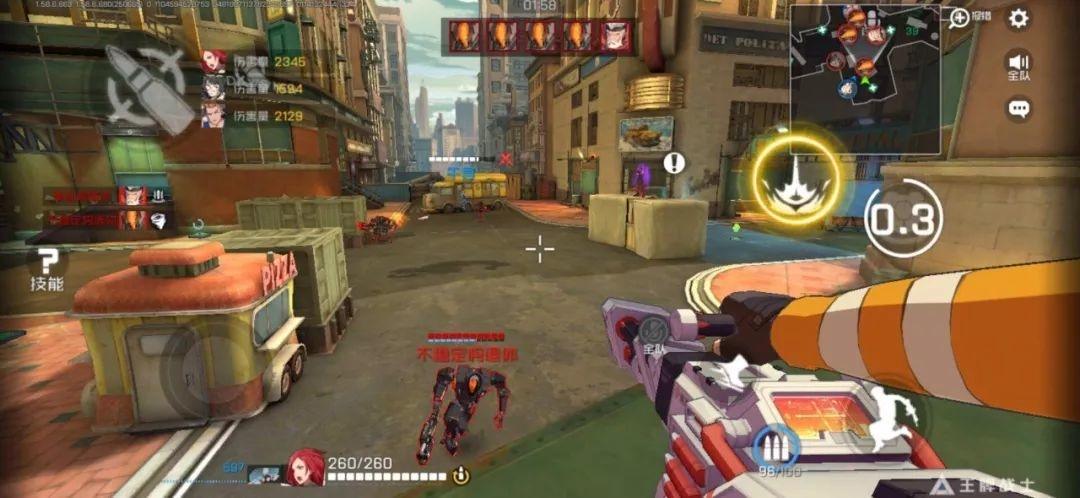This screenshot has width=1080, height=498.
Task: Tap the virtual movement joystick
Action: coord(205,366)
